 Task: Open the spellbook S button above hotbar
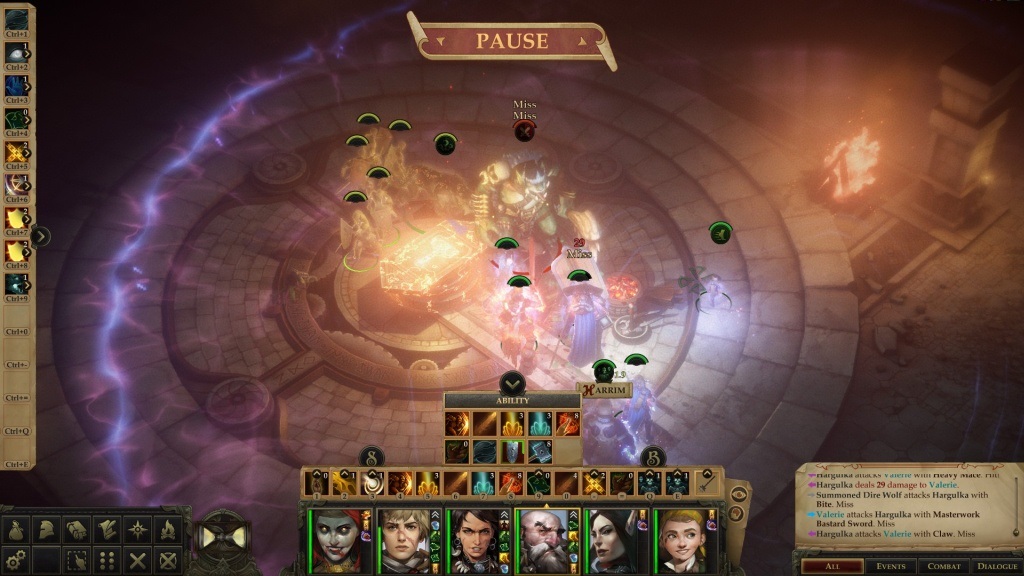(x=371, y=457)
